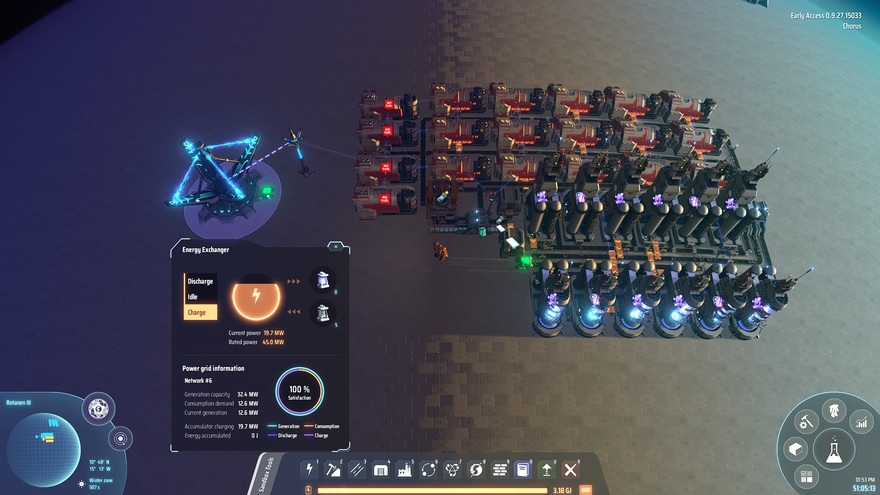Activate the upgrade arrow tool
Image resolution: width=880 pixels, height=495 pixels.
[547, 469]
